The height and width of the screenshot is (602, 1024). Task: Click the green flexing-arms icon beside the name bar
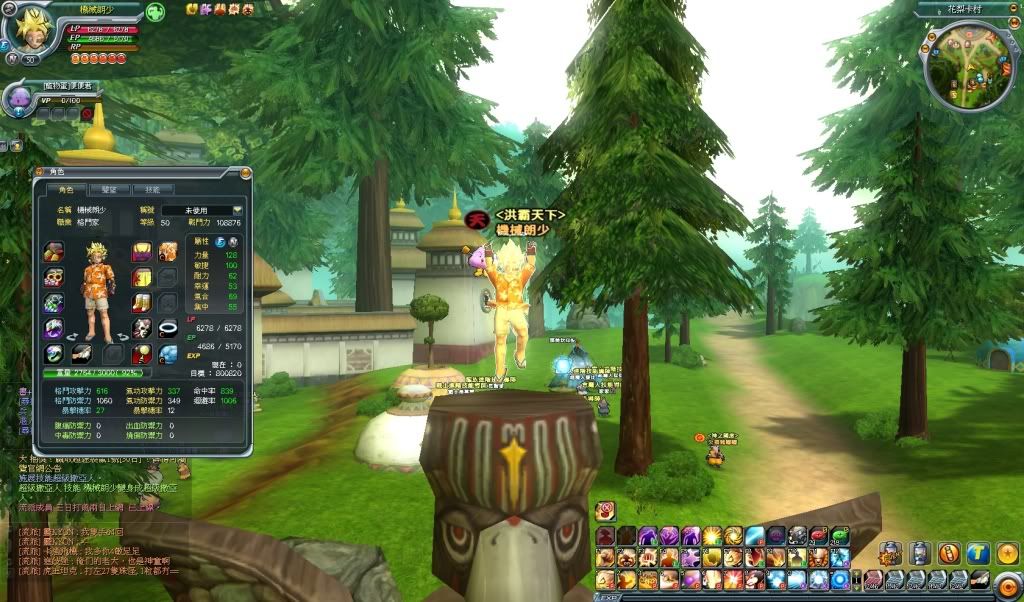(x=155, y=12)
